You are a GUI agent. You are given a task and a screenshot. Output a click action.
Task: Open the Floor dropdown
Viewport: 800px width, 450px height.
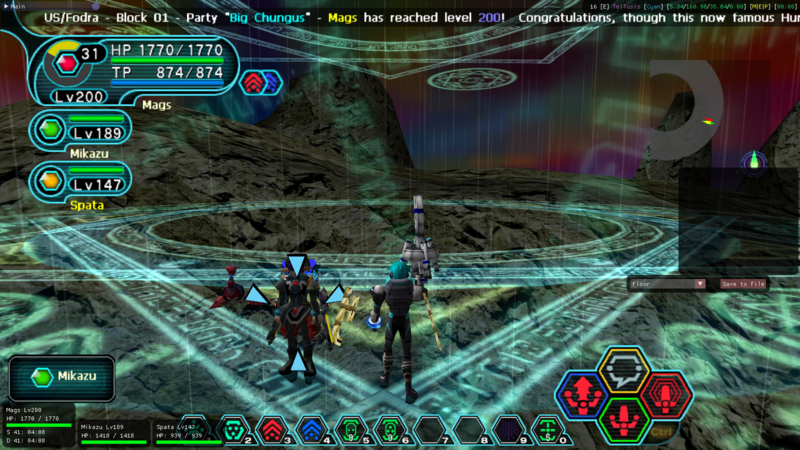[667, 284]
